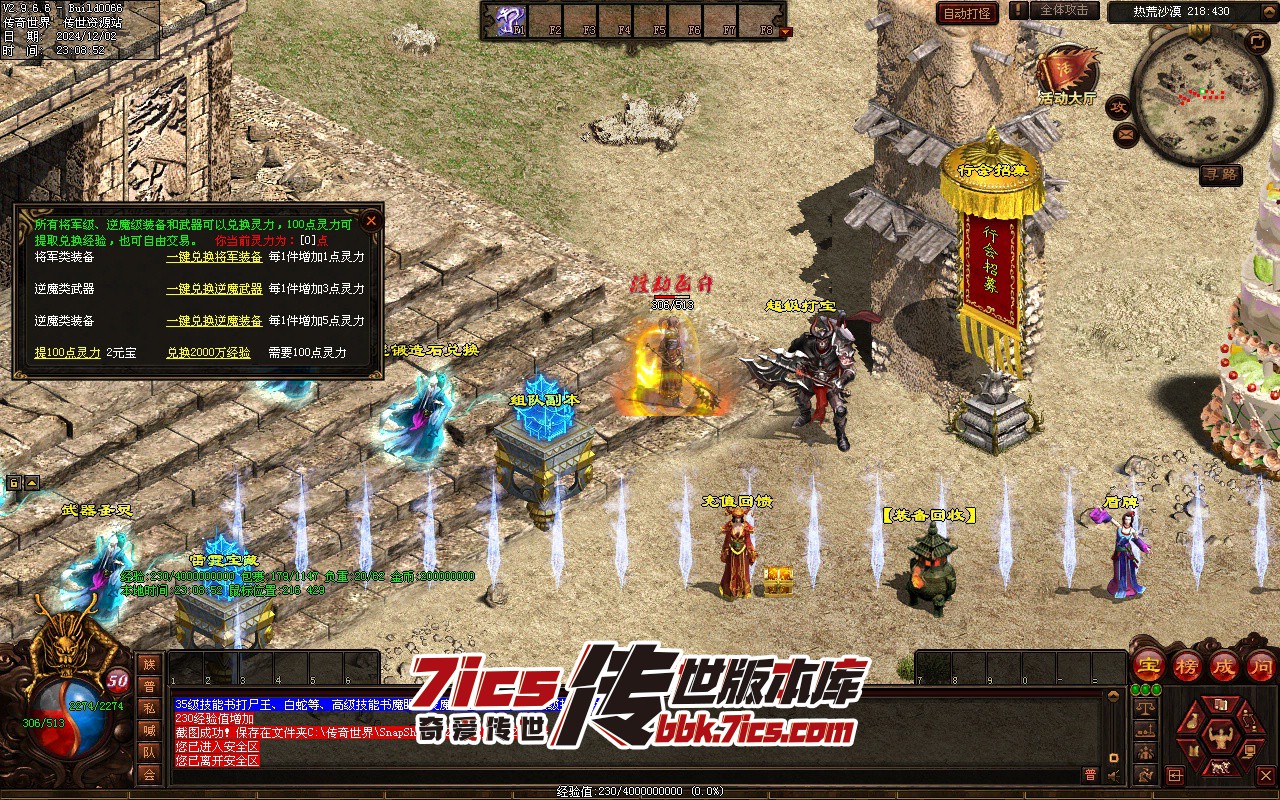Click the 攻 round button beside minimap
1280x800 pixels.
[x=1118, y=107]
